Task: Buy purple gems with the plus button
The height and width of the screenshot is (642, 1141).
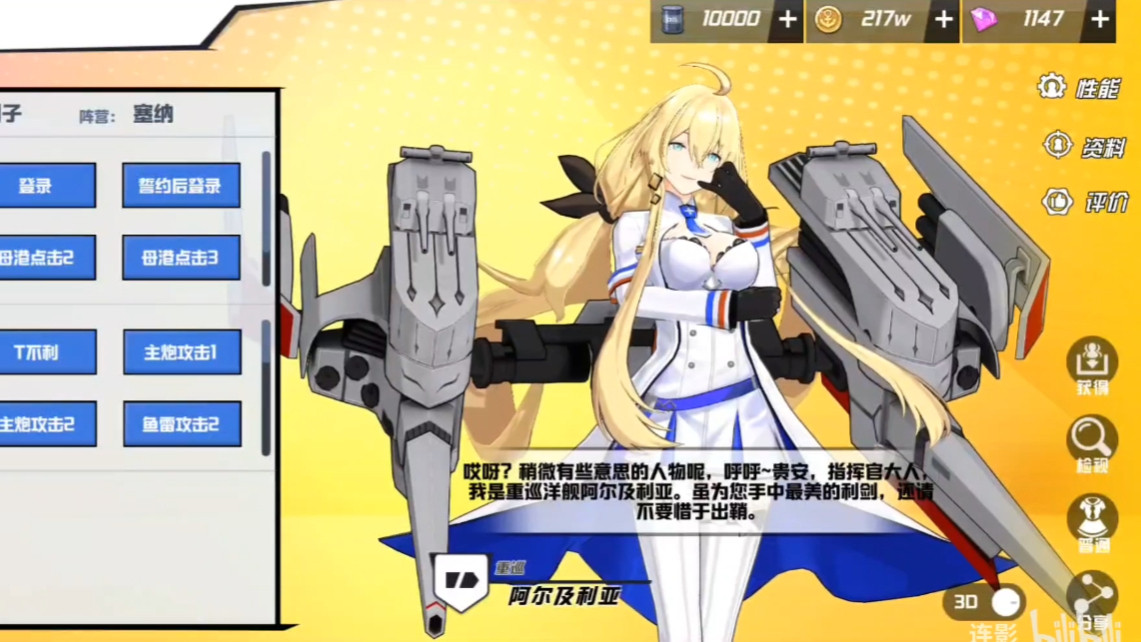Action: tap(1100, 20)
